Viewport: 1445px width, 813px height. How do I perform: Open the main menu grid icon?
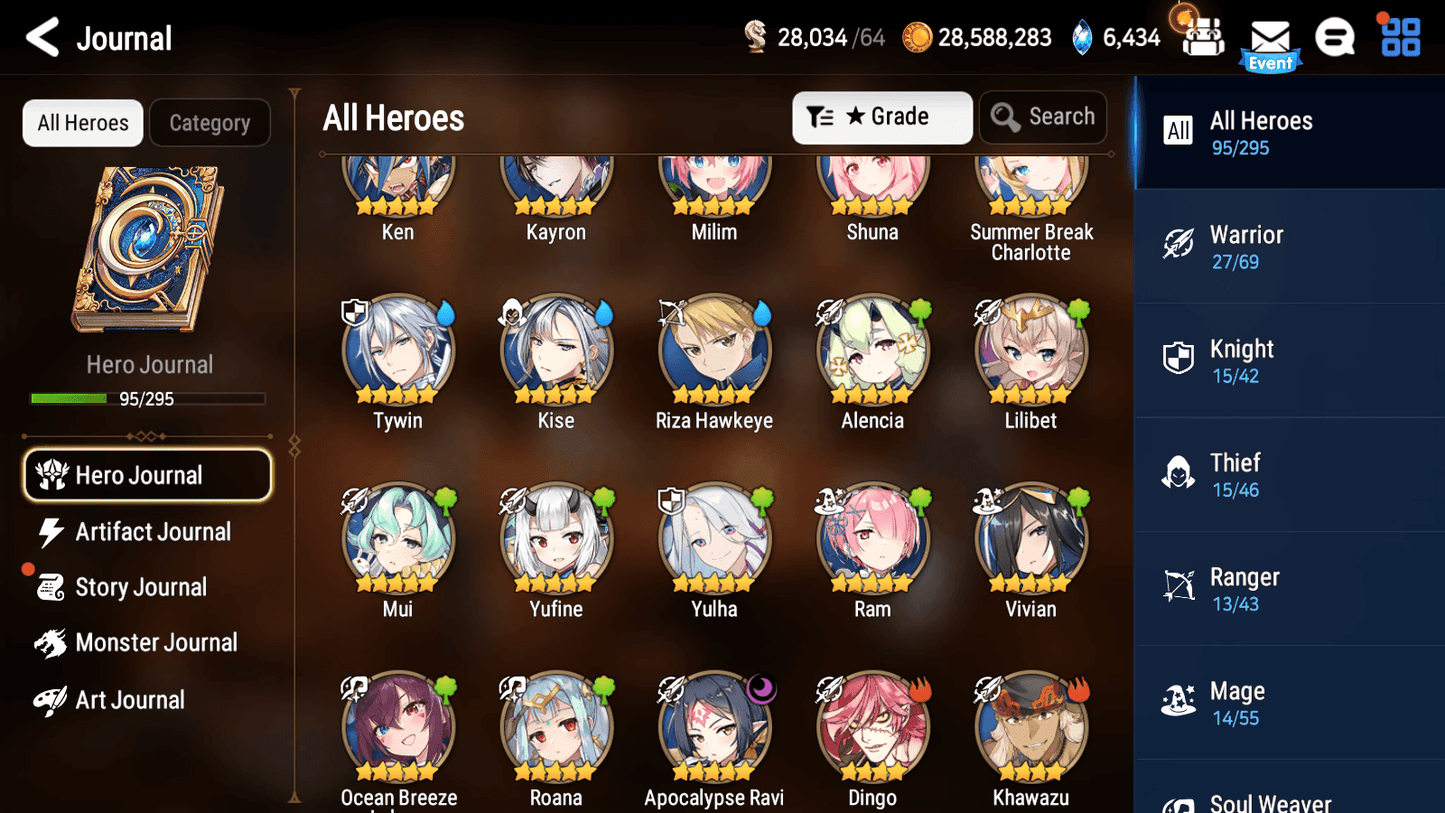(1399, 36)
